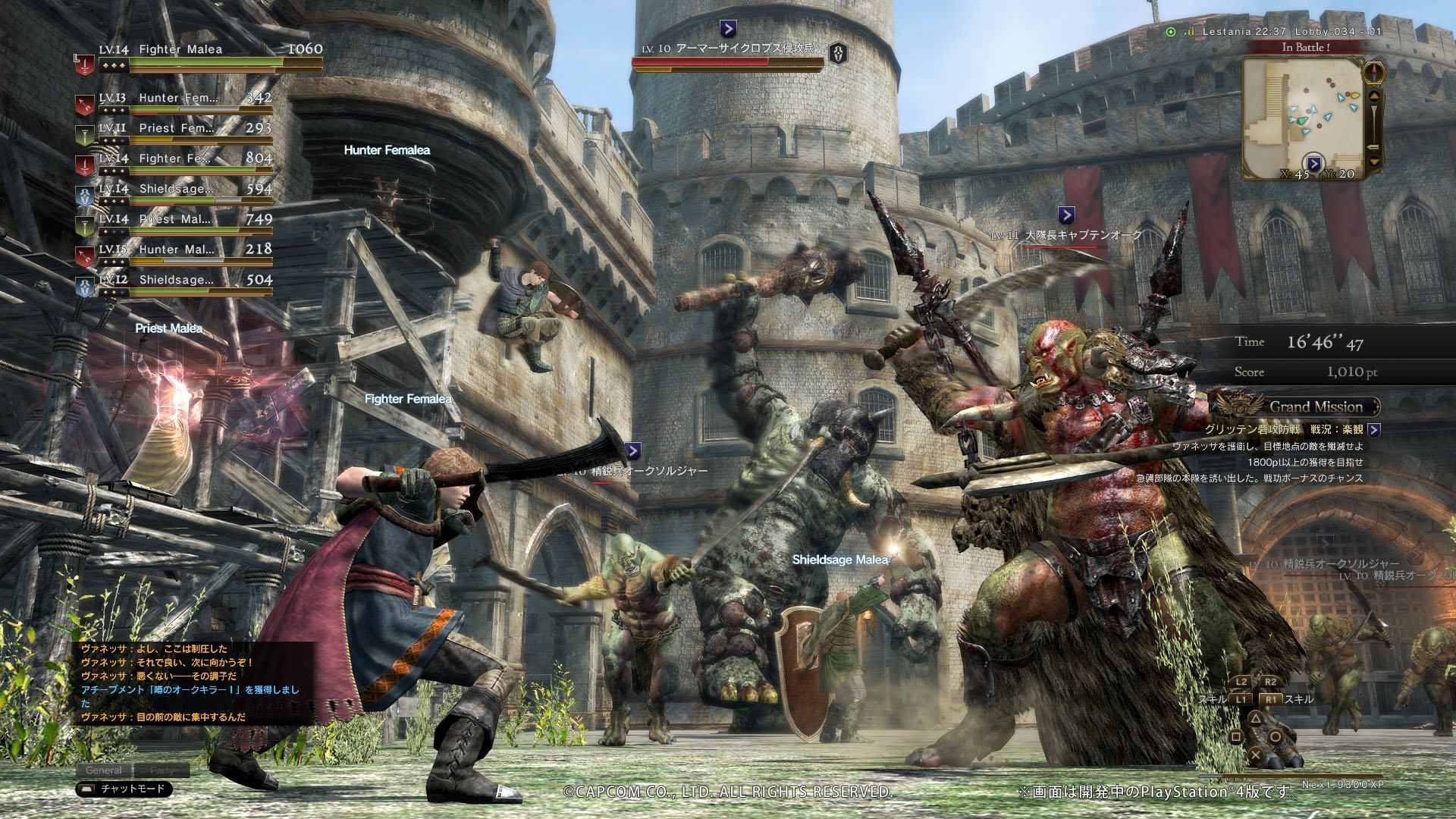Open the minimap

pyautogui.click(x=1302, y=114)
